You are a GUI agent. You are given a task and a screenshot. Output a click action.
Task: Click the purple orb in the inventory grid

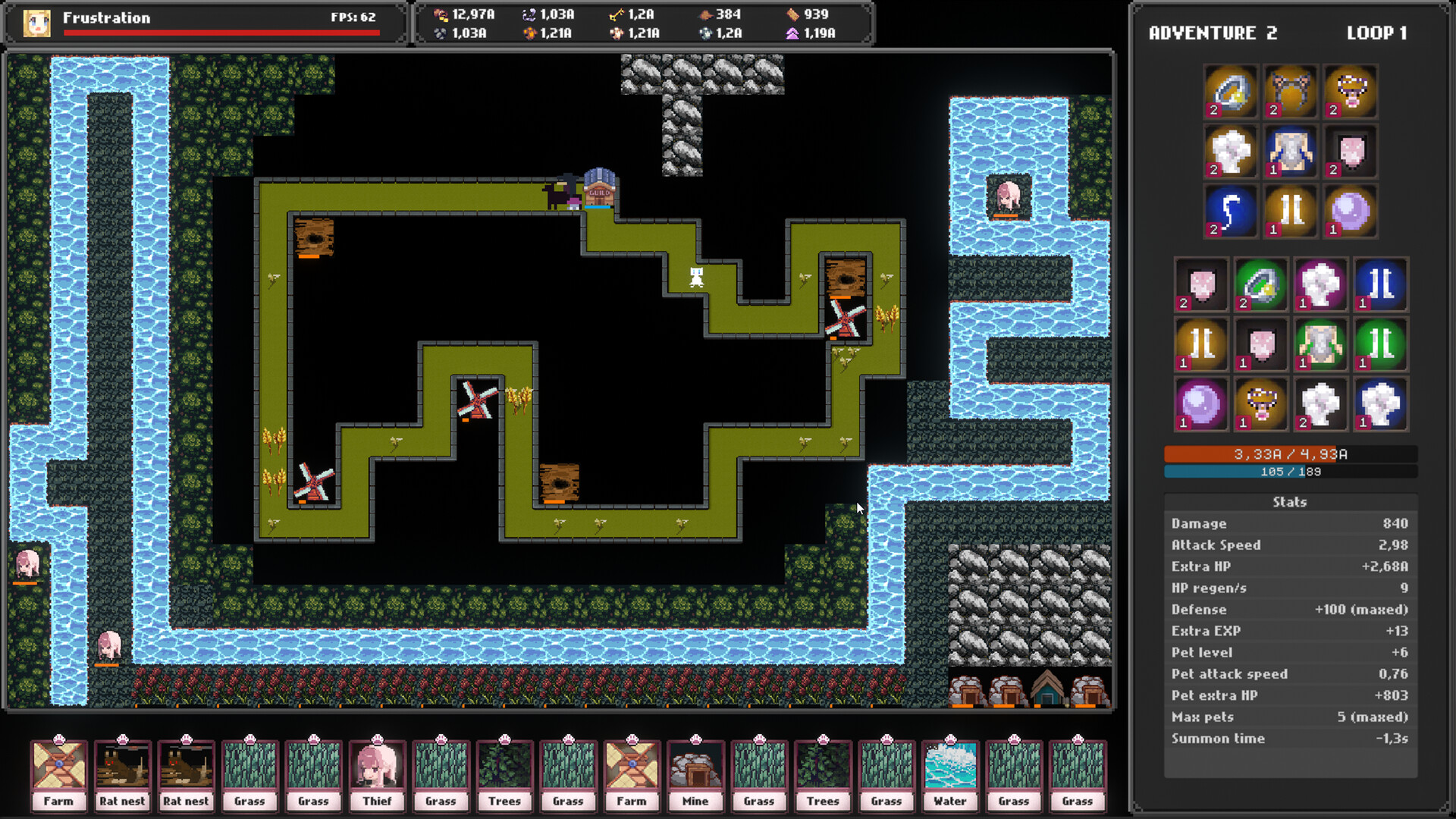[x=1200, y=403]
